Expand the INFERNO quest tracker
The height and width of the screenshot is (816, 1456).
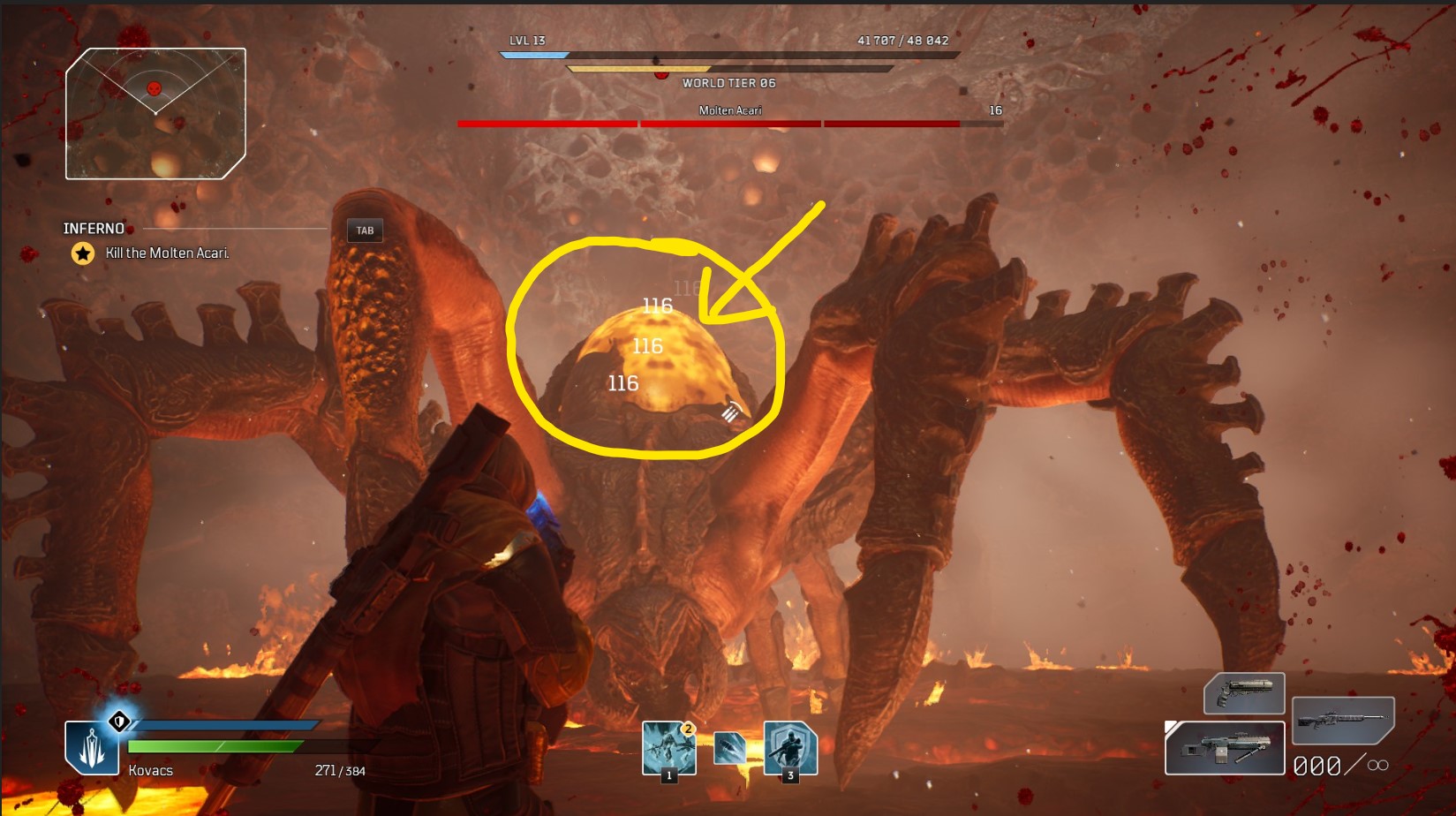93,228
